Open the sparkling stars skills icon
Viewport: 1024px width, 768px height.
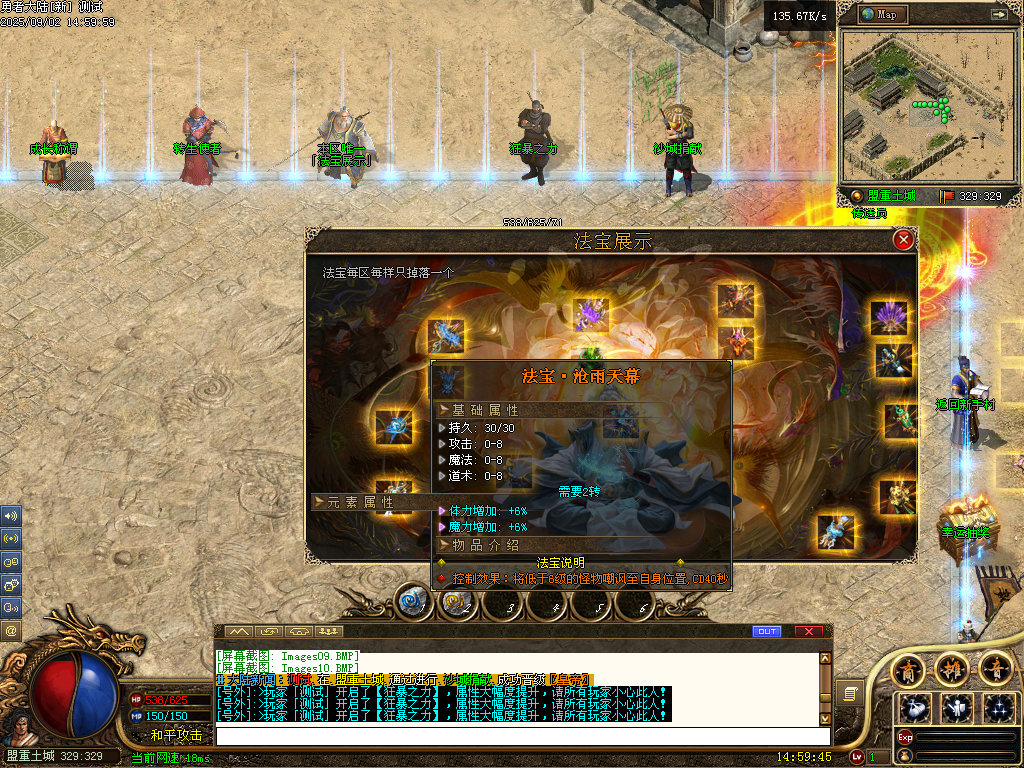pos(998,708)
